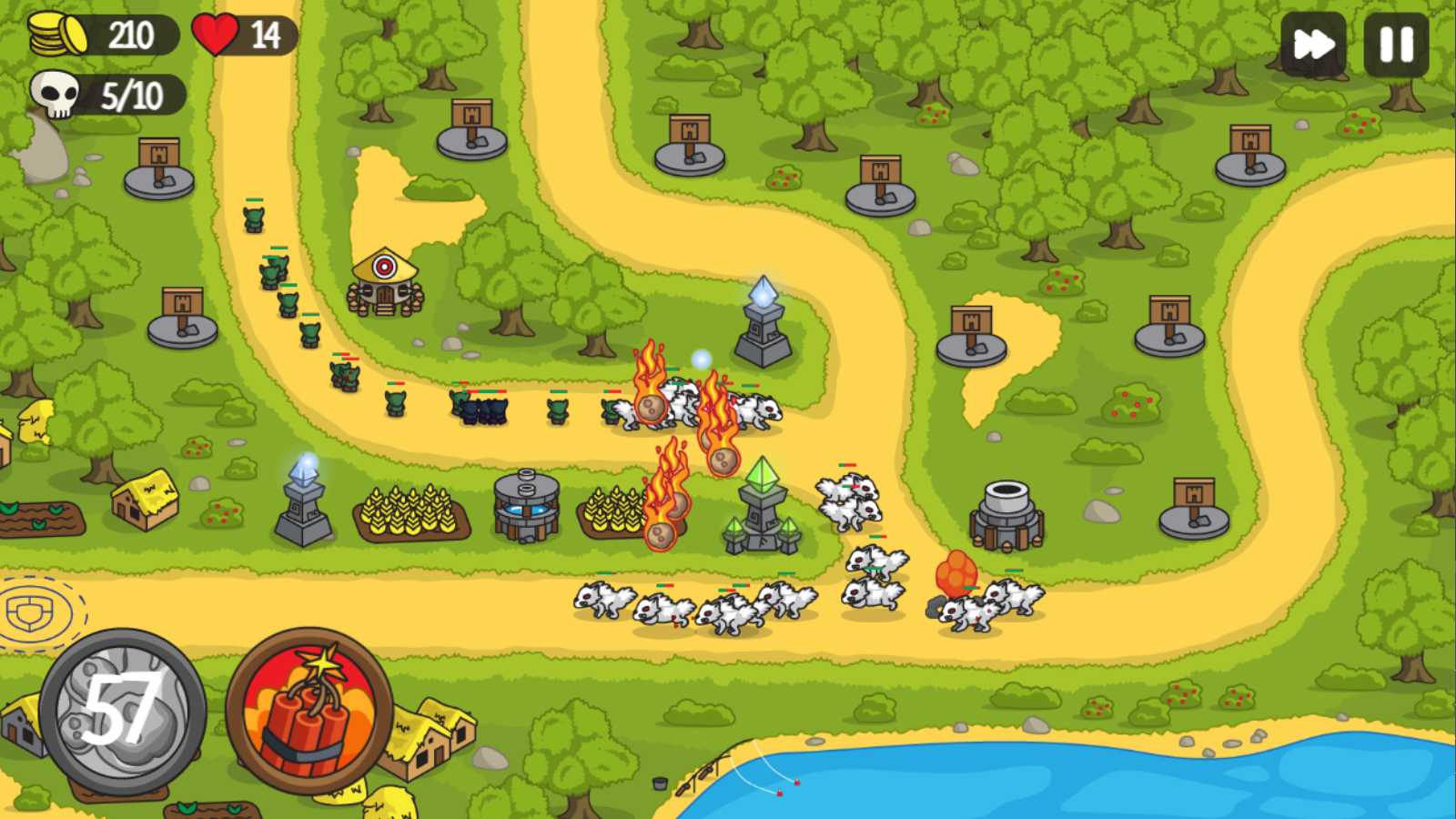1456x819 pixels.
Task: Toggle fast-forward speed
Action: point(1313,45)
